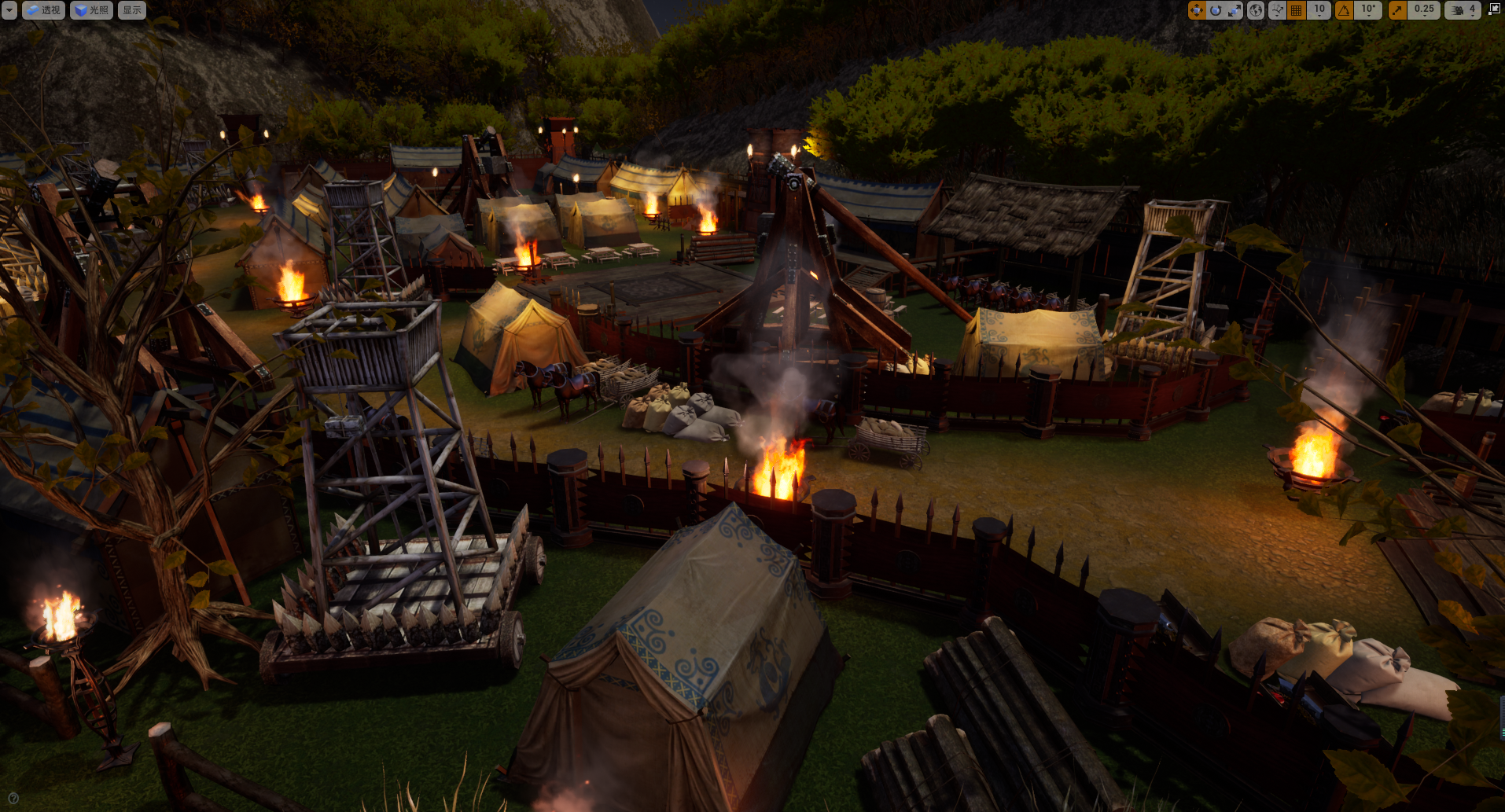Select the scale gizmo tool
Viewport: 1505px width, 812px height.
(x=1235, y=10)
